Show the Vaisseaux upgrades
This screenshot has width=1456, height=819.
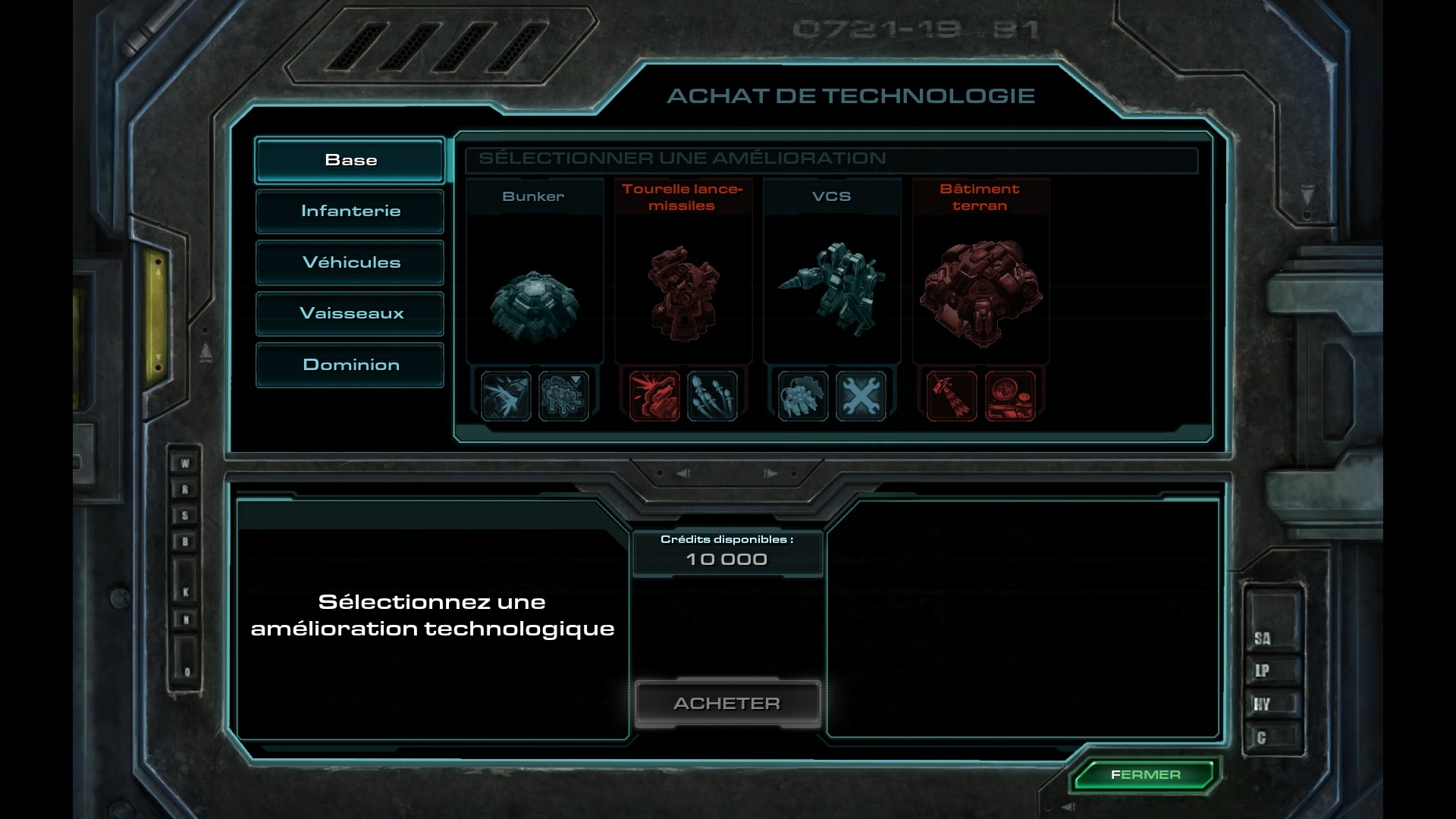[x=350, y=313]
